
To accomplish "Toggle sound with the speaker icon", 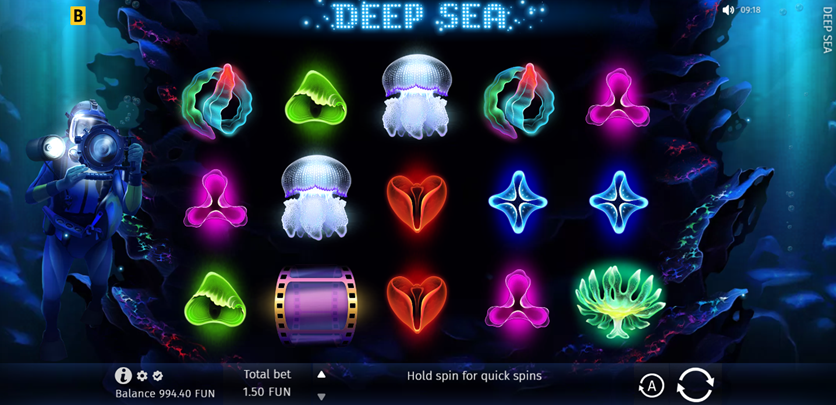I will tap(728, 10).
